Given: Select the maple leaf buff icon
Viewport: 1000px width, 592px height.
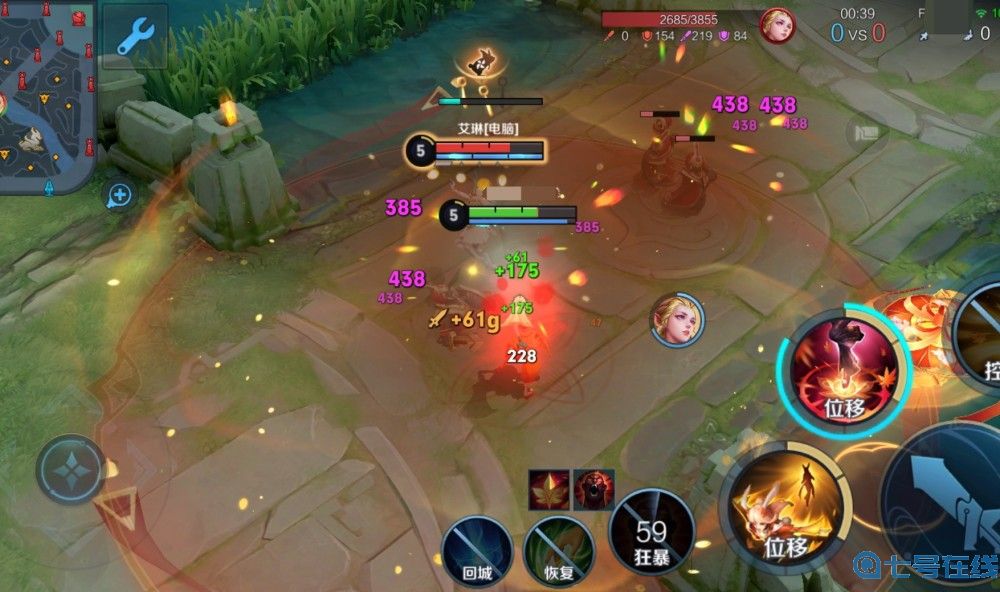Looking at the screenshot, I should (549, 489).
